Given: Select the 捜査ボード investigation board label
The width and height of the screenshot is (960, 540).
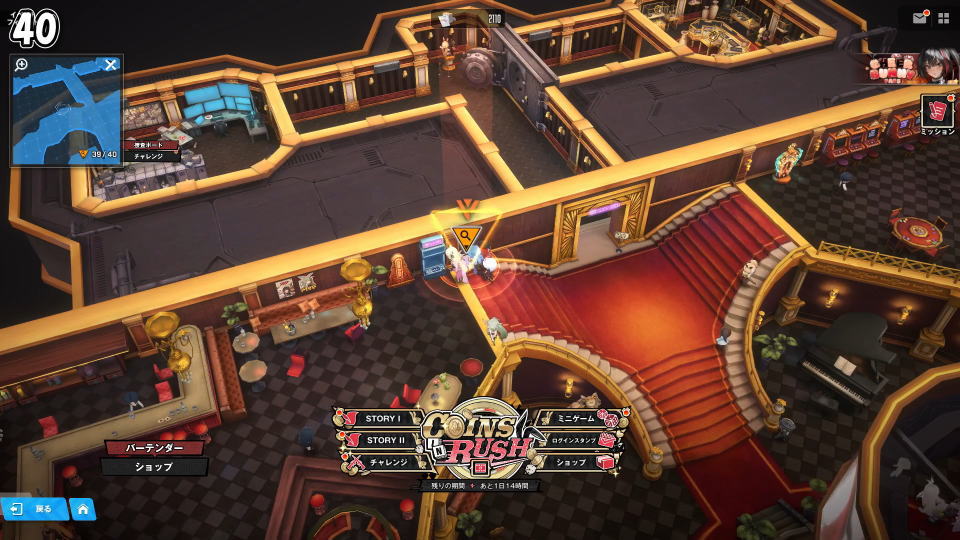Looking at the screenshot, I should 153,145.
